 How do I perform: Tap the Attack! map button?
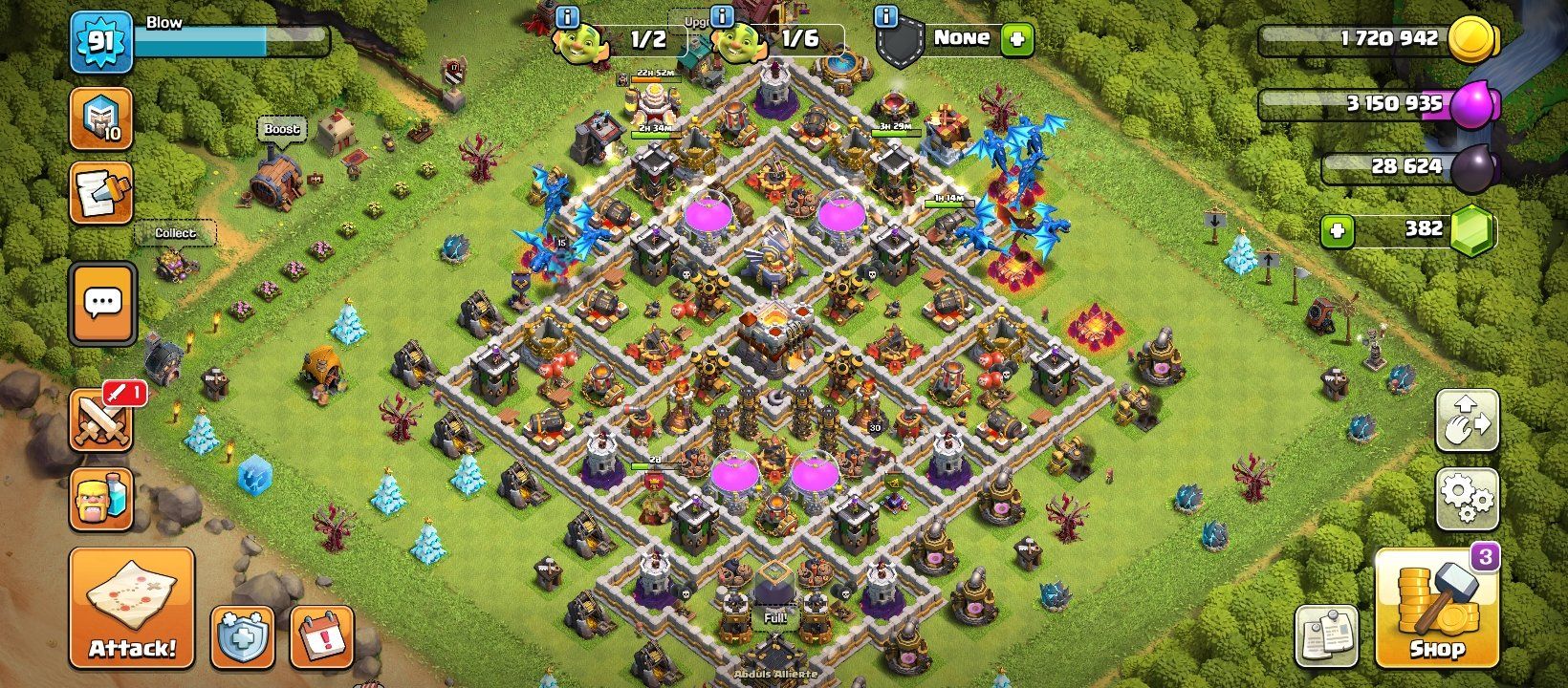[132, 608]
